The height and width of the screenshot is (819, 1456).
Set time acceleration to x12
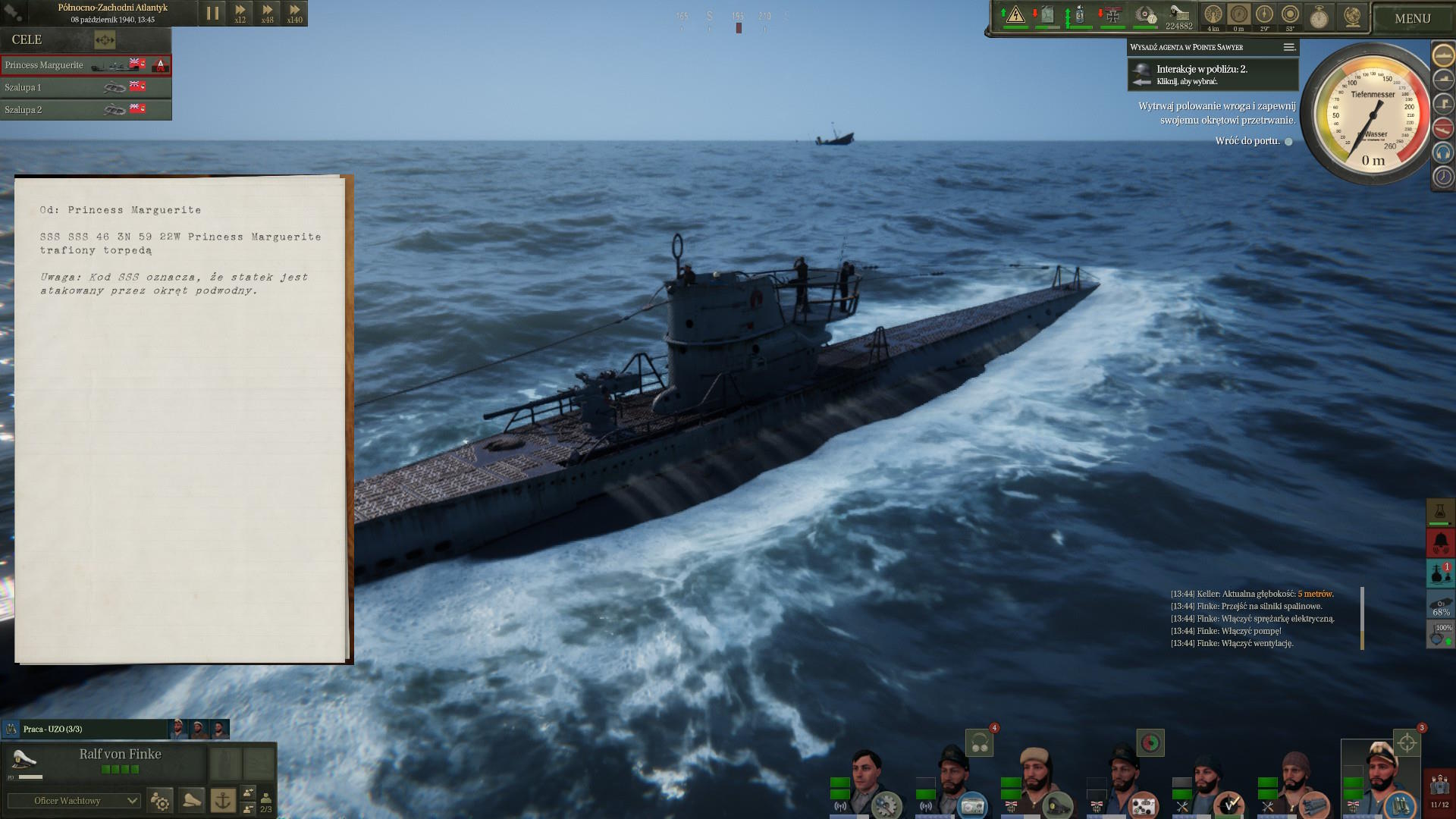click(x=240, y=13)
